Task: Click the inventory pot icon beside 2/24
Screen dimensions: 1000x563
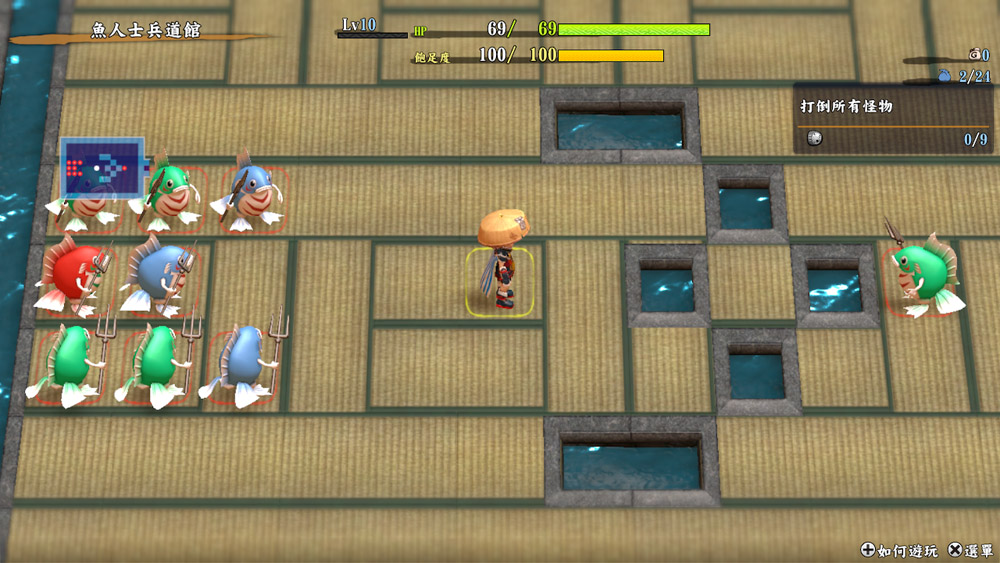Action: point(946,75)
